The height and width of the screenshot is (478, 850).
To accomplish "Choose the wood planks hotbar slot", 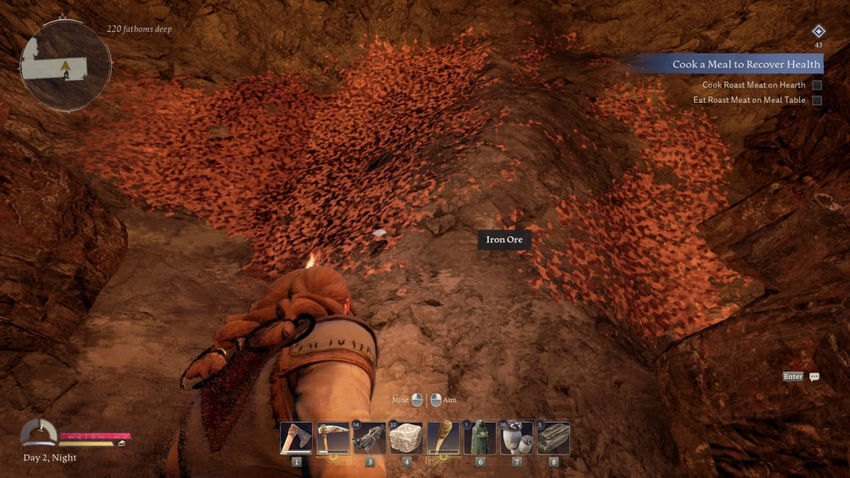I will pyautogui.click(x=553, y=438).
